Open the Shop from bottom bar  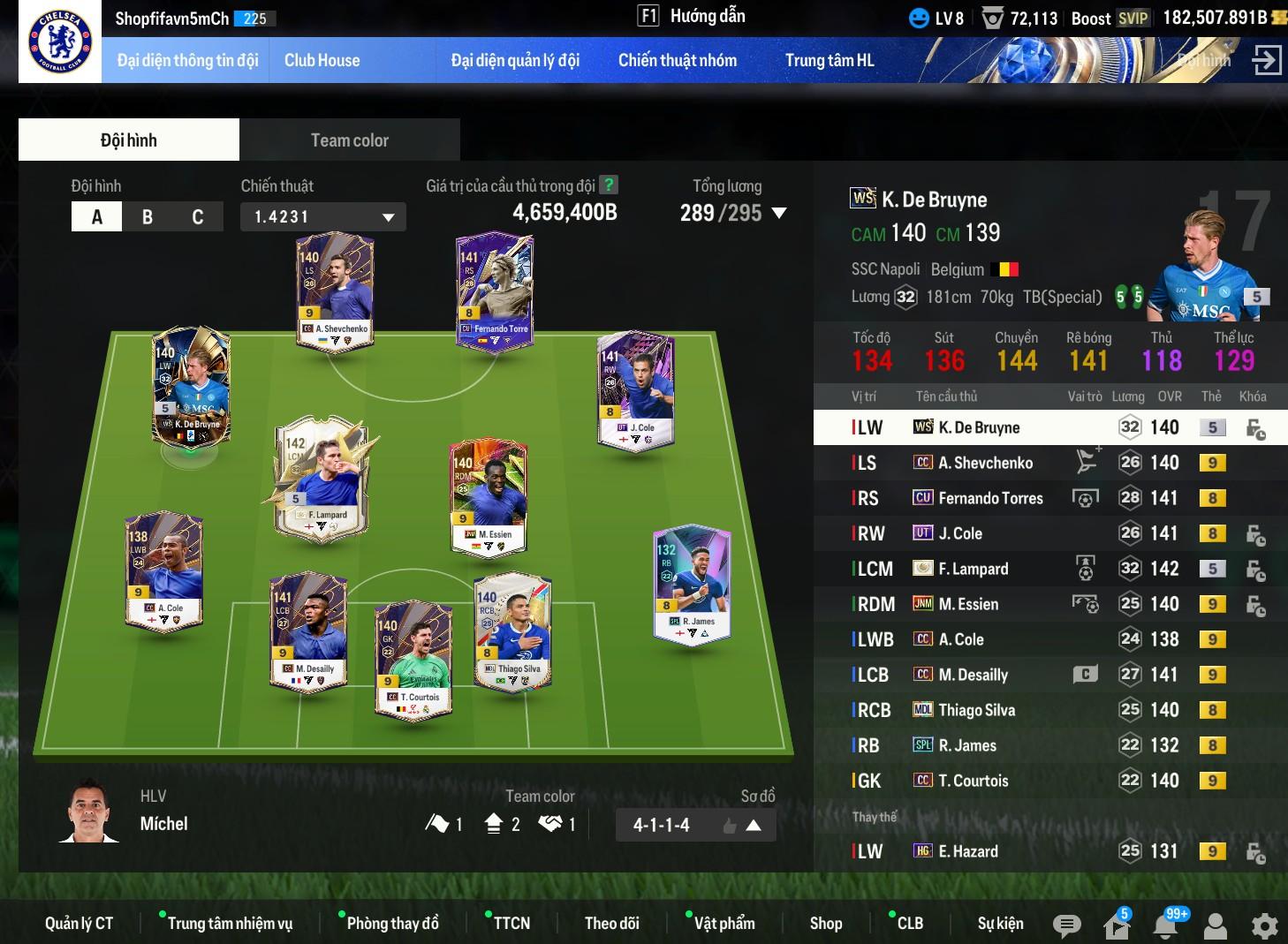[825, 924]
